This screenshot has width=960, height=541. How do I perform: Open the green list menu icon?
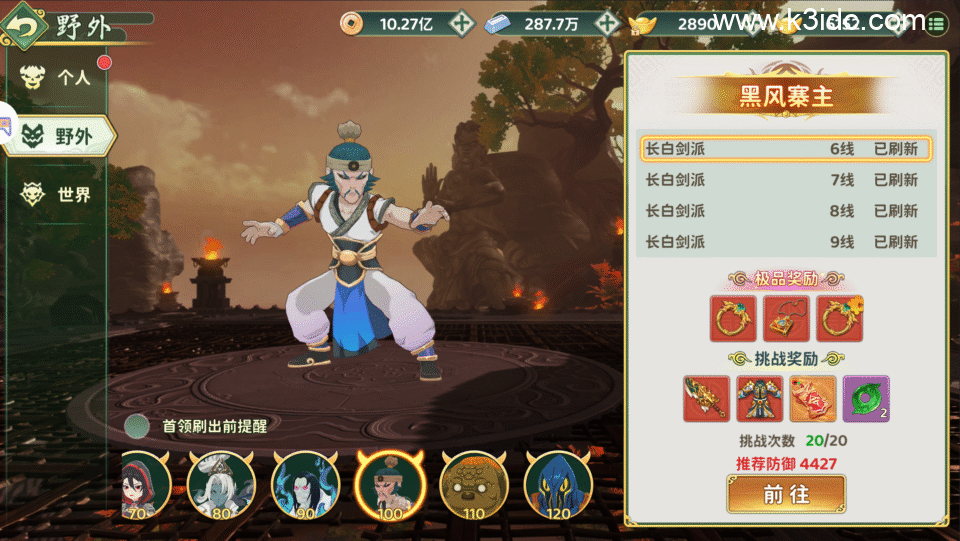click(x=937, y=23)
